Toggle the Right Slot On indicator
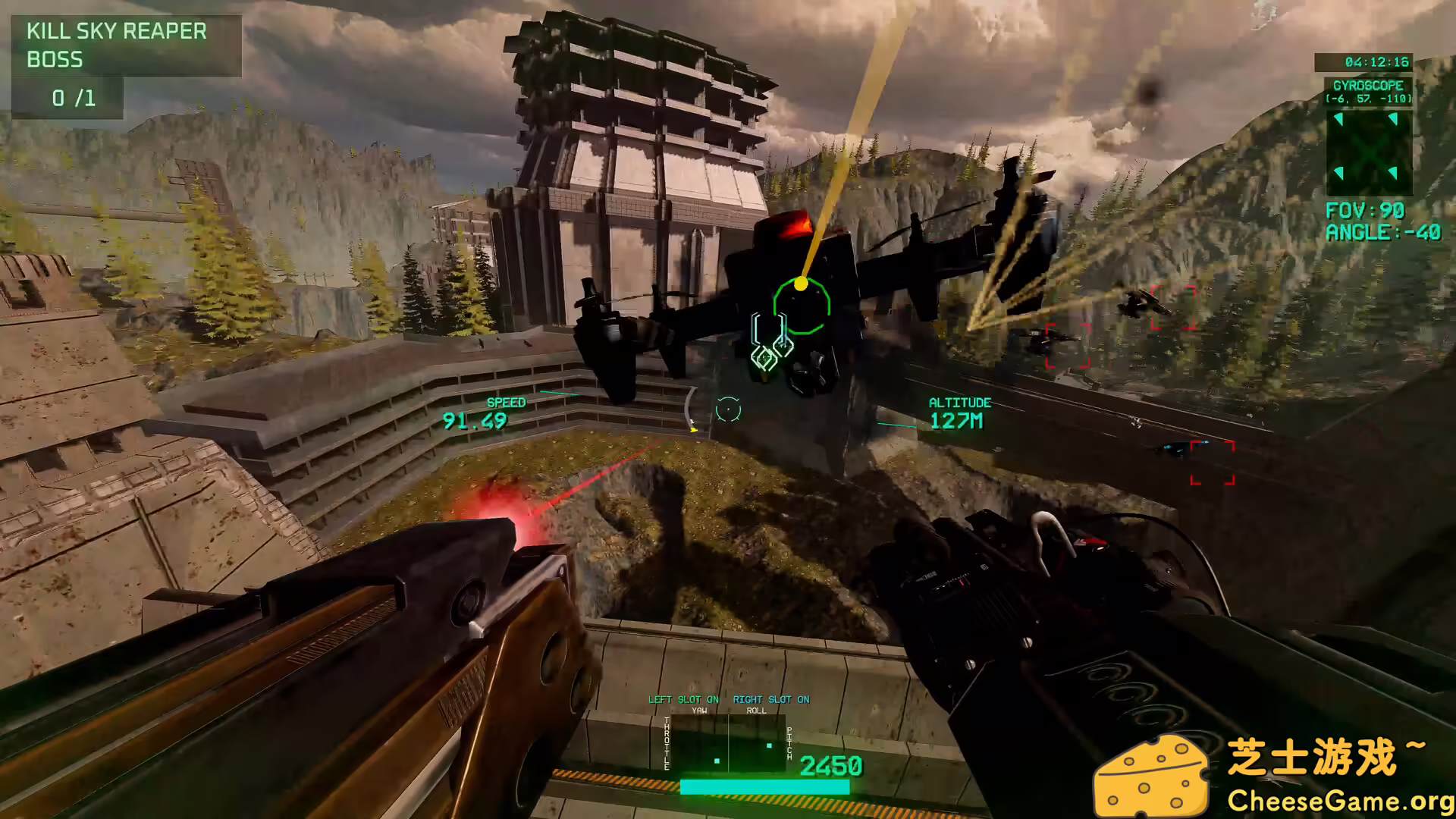Image resolution: width=1456 pixels, height=819 pixels. [771, 699]
